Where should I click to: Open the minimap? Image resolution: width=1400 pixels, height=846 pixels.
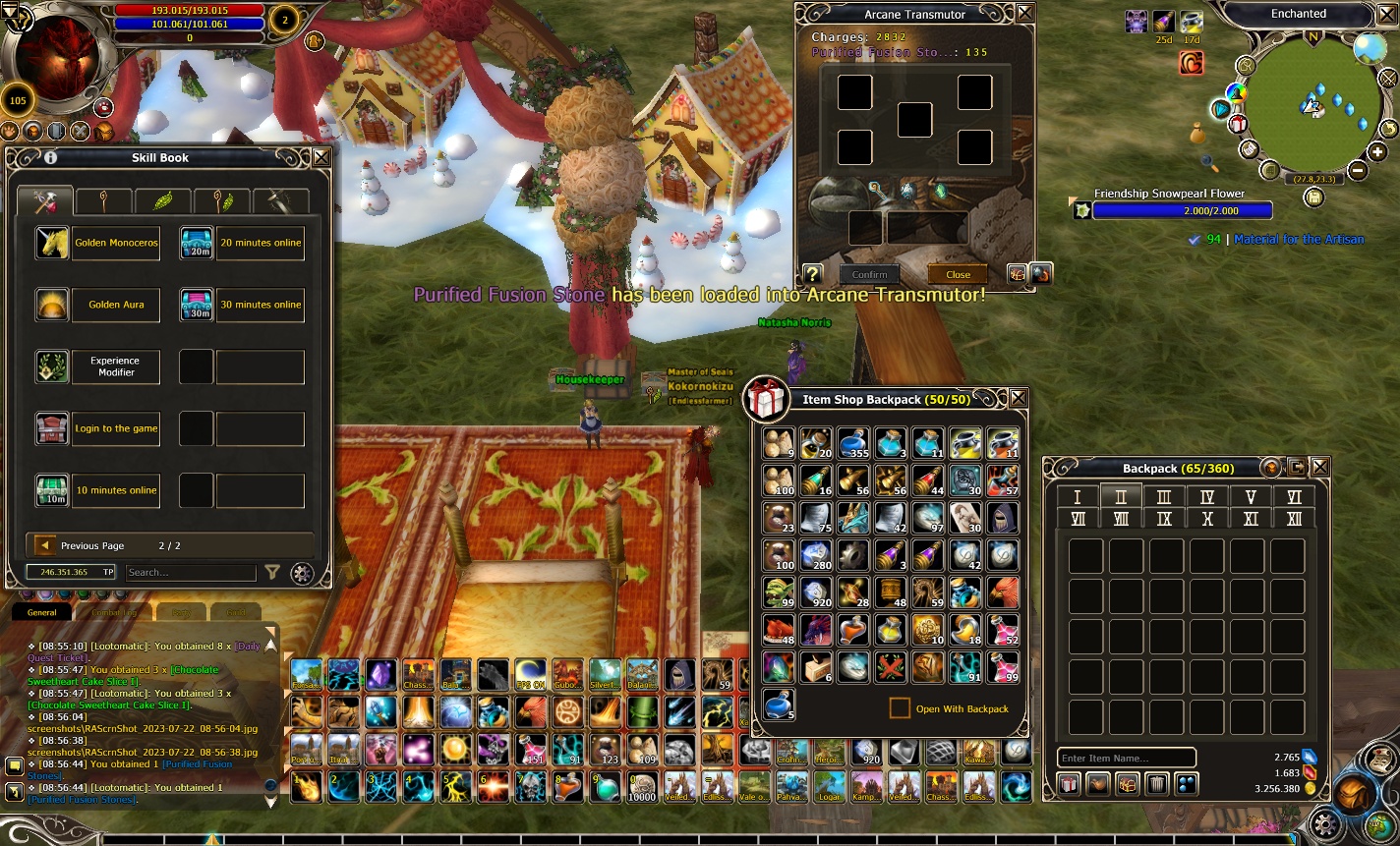pos(1314,106)
